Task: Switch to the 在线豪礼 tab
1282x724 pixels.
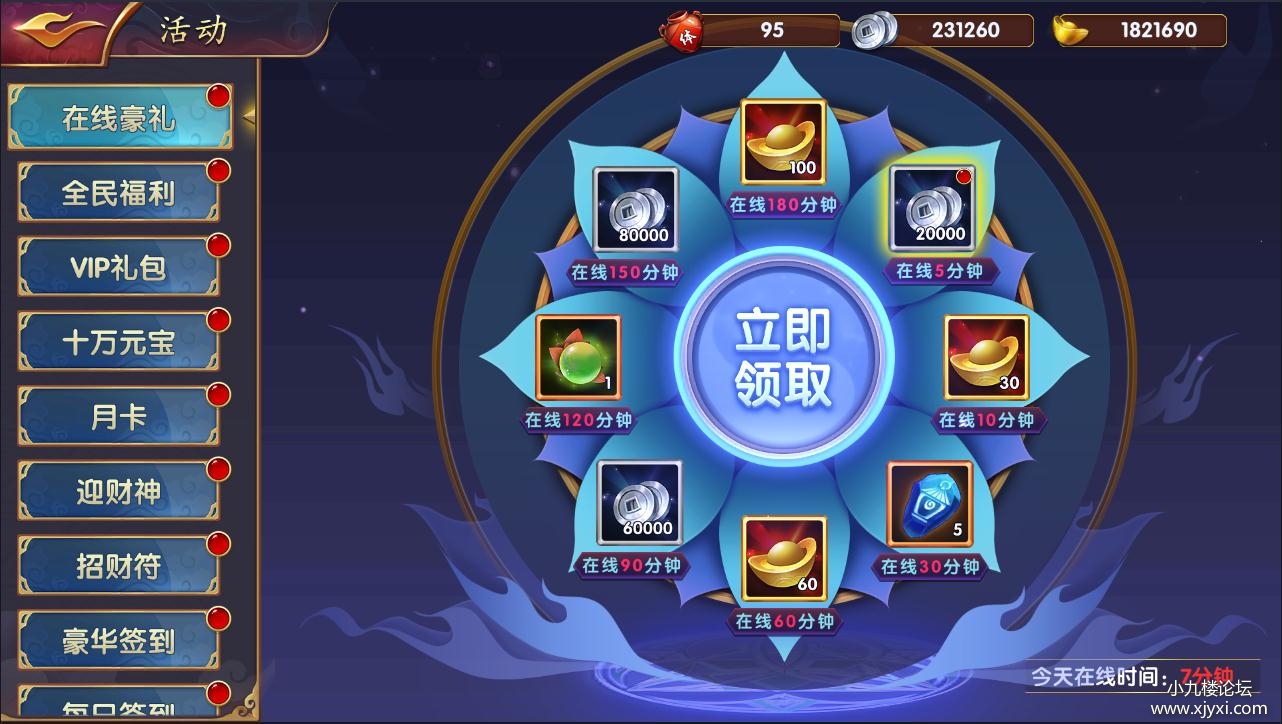Action: [x=119, y=116]
